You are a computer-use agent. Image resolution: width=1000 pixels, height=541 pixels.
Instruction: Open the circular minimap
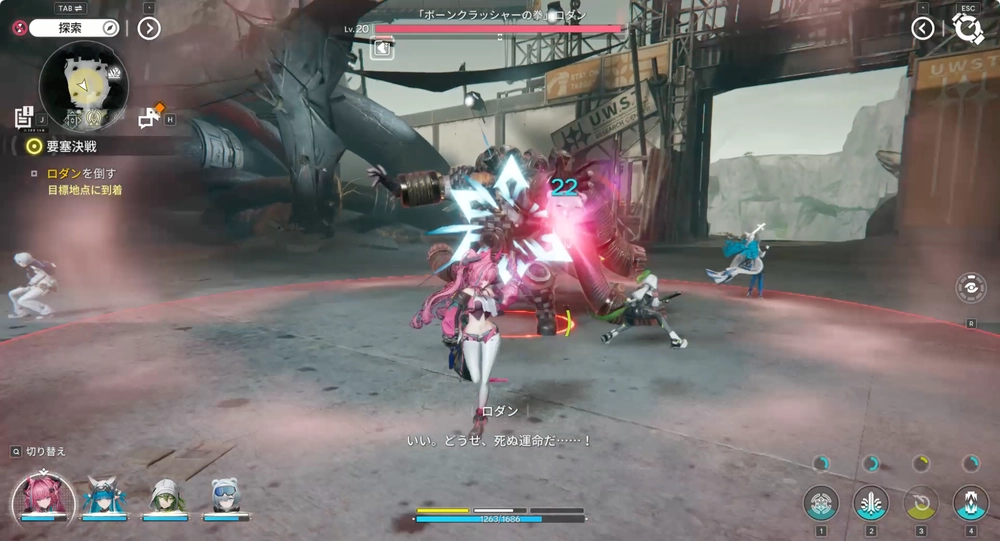pyautogui.click(x=83, y=85)
